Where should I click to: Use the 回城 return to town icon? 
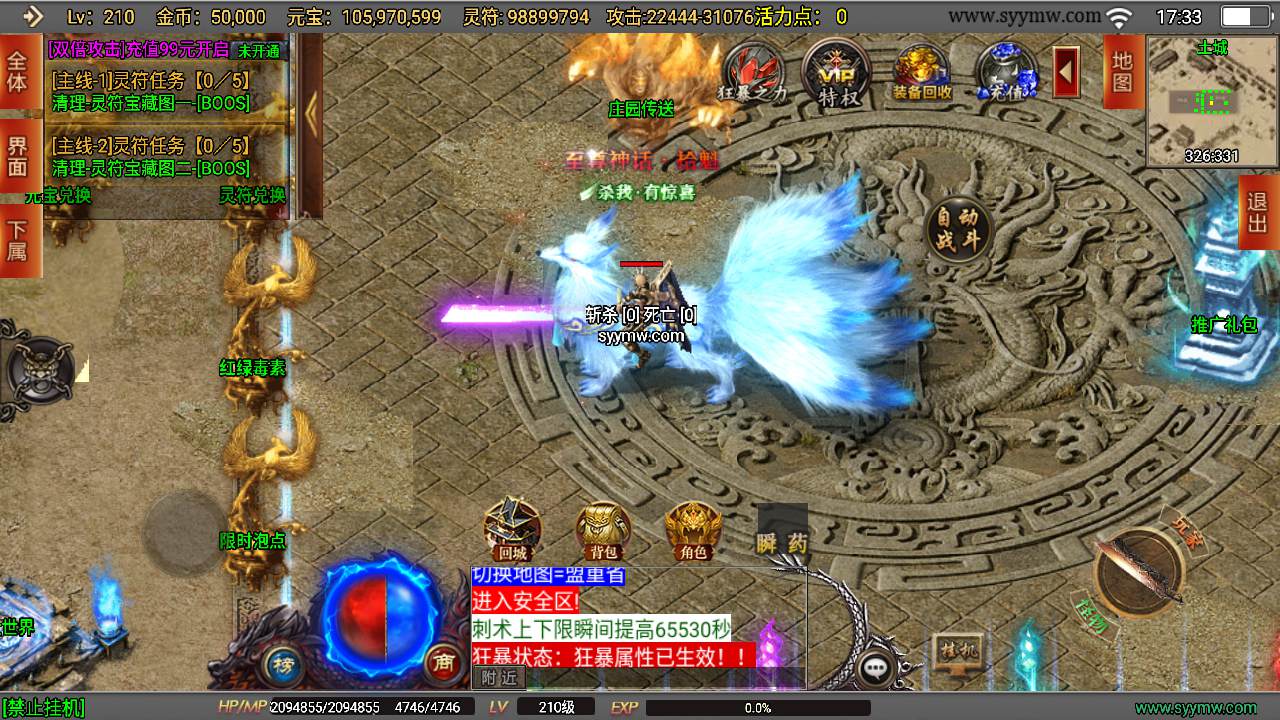point(512,530)
